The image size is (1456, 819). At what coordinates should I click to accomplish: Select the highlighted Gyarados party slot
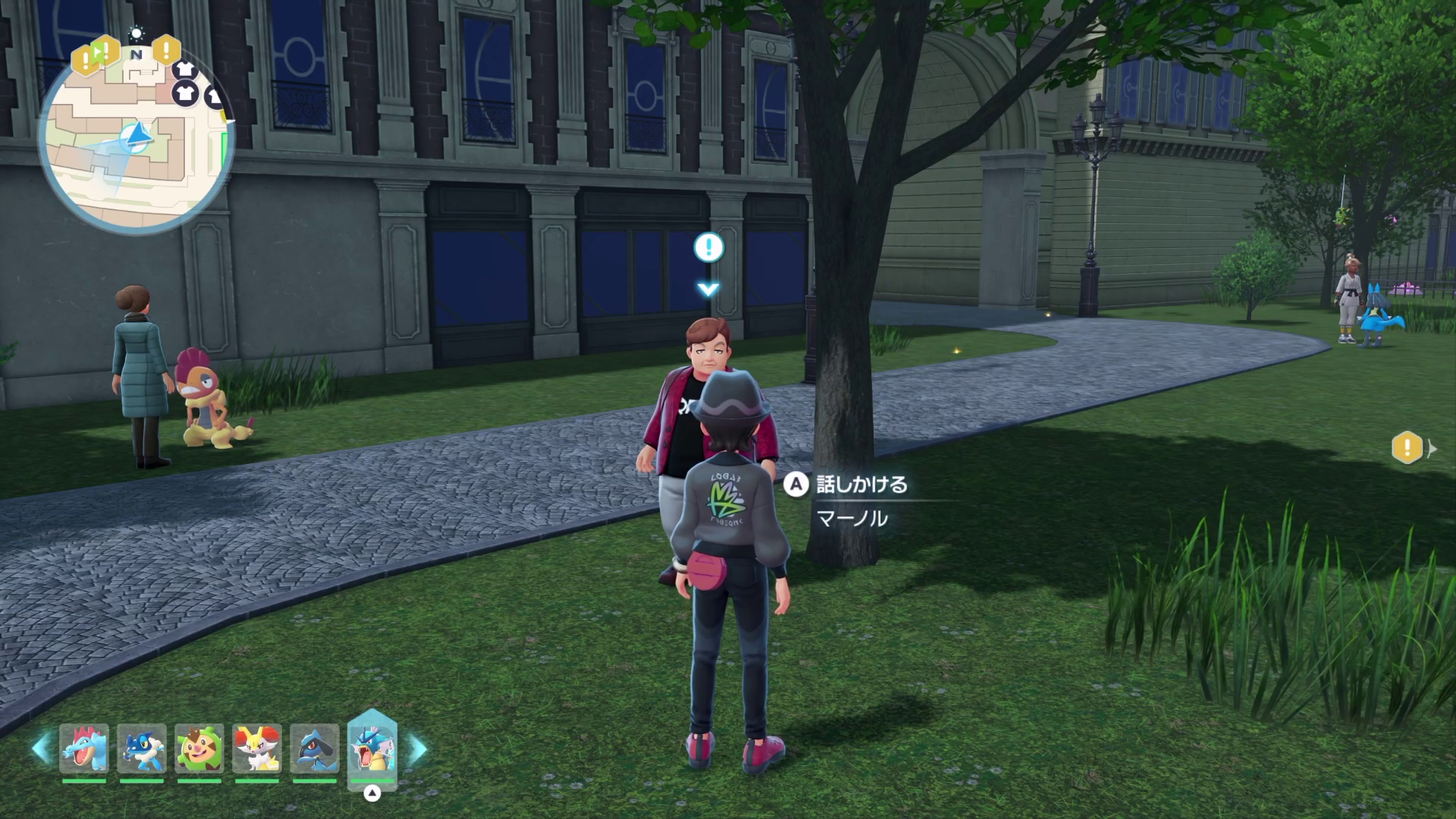pos(372,748)
